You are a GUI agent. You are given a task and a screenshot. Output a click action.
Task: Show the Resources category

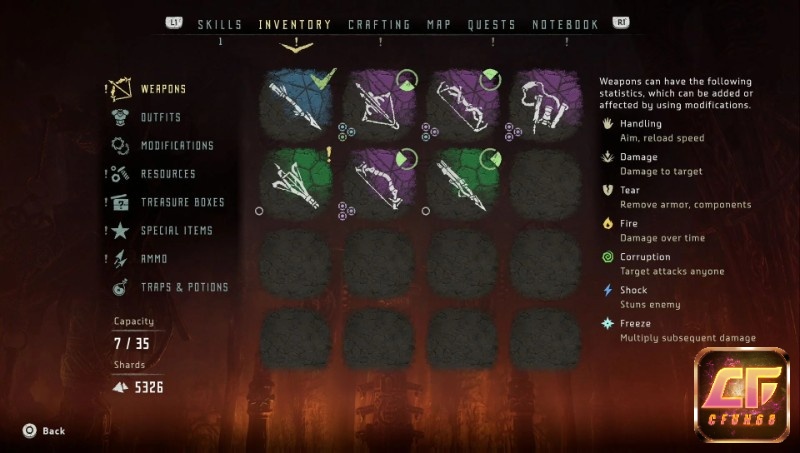tap(167, 174)
